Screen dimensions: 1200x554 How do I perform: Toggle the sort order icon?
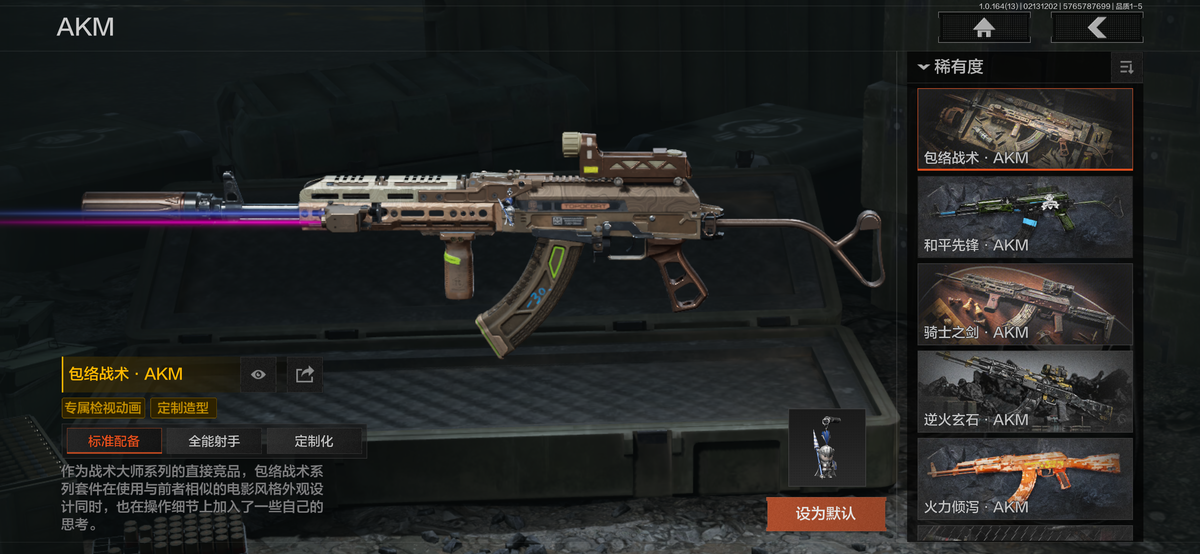(x=1126, y=67)
